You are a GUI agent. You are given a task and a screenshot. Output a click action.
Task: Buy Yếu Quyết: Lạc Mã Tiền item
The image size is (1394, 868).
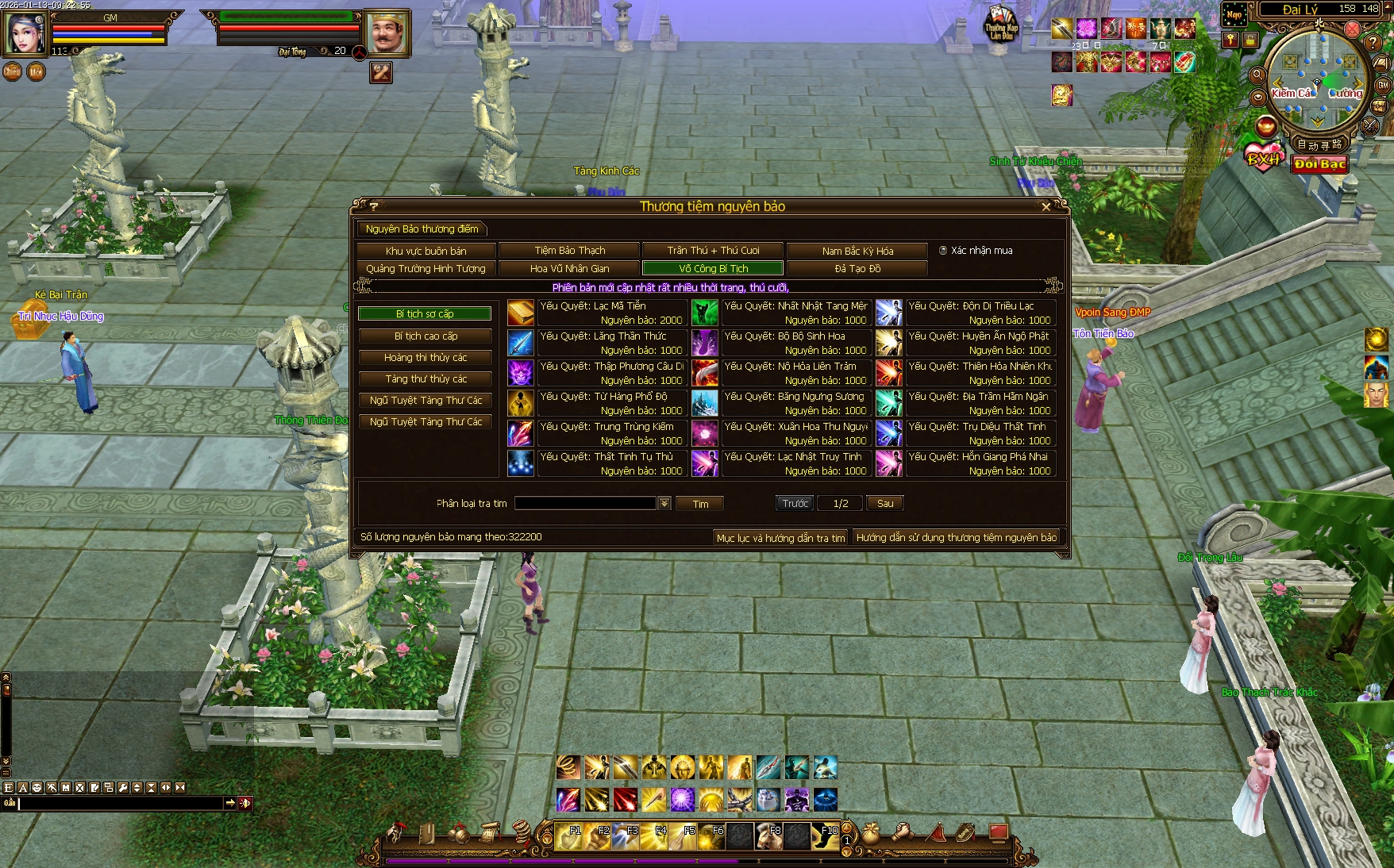click(521, 313)
